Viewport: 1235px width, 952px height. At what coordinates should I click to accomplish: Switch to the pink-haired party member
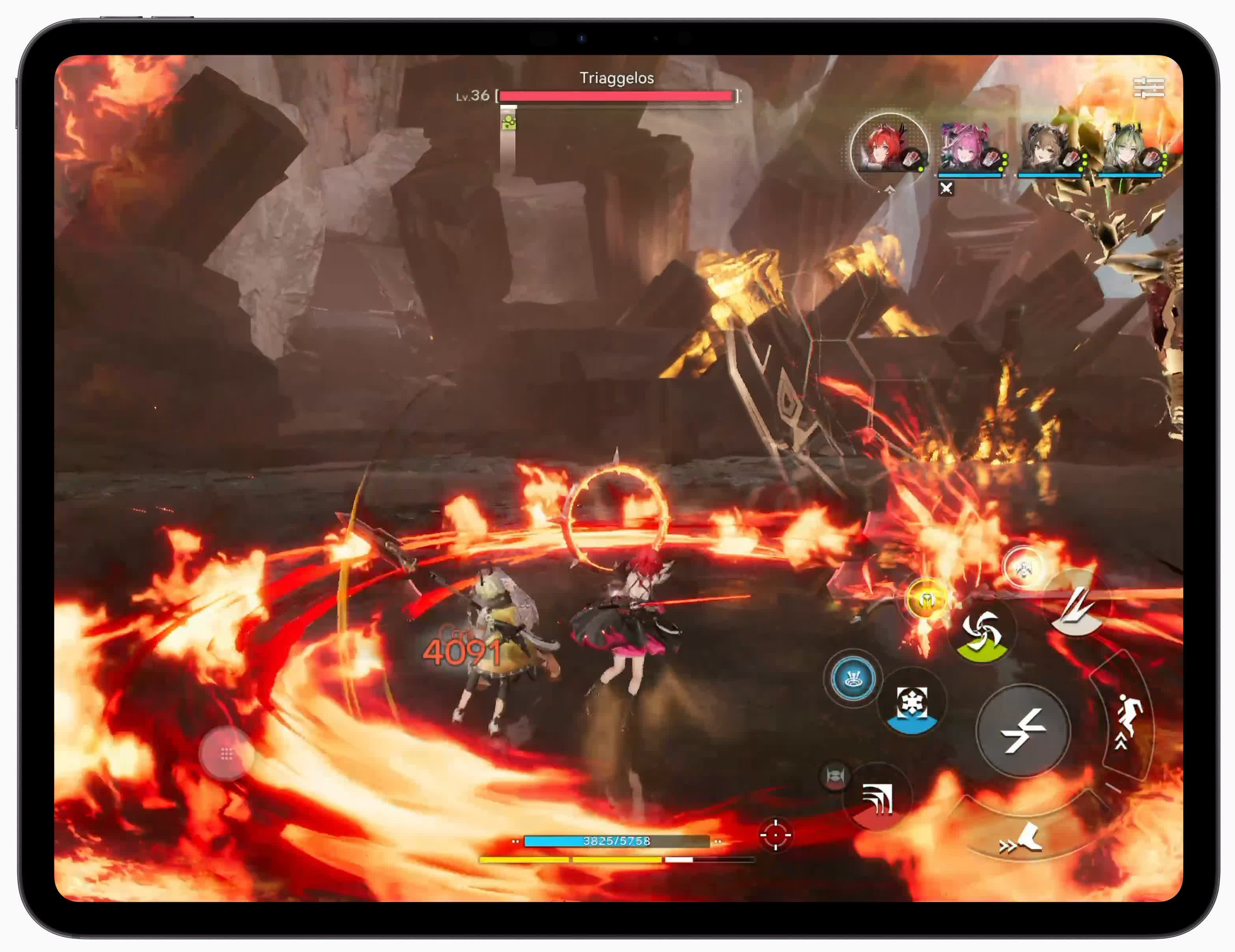click(x=969, y=149)
